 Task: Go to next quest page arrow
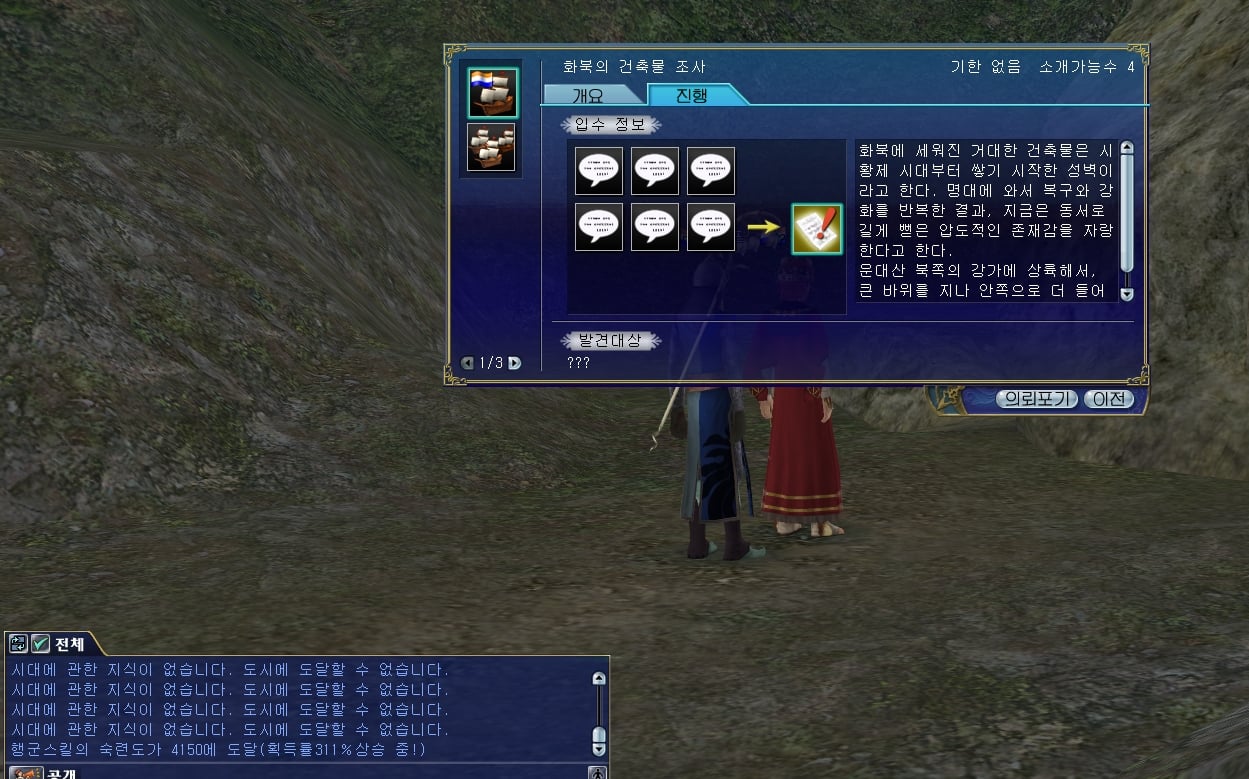pos(515,363)
